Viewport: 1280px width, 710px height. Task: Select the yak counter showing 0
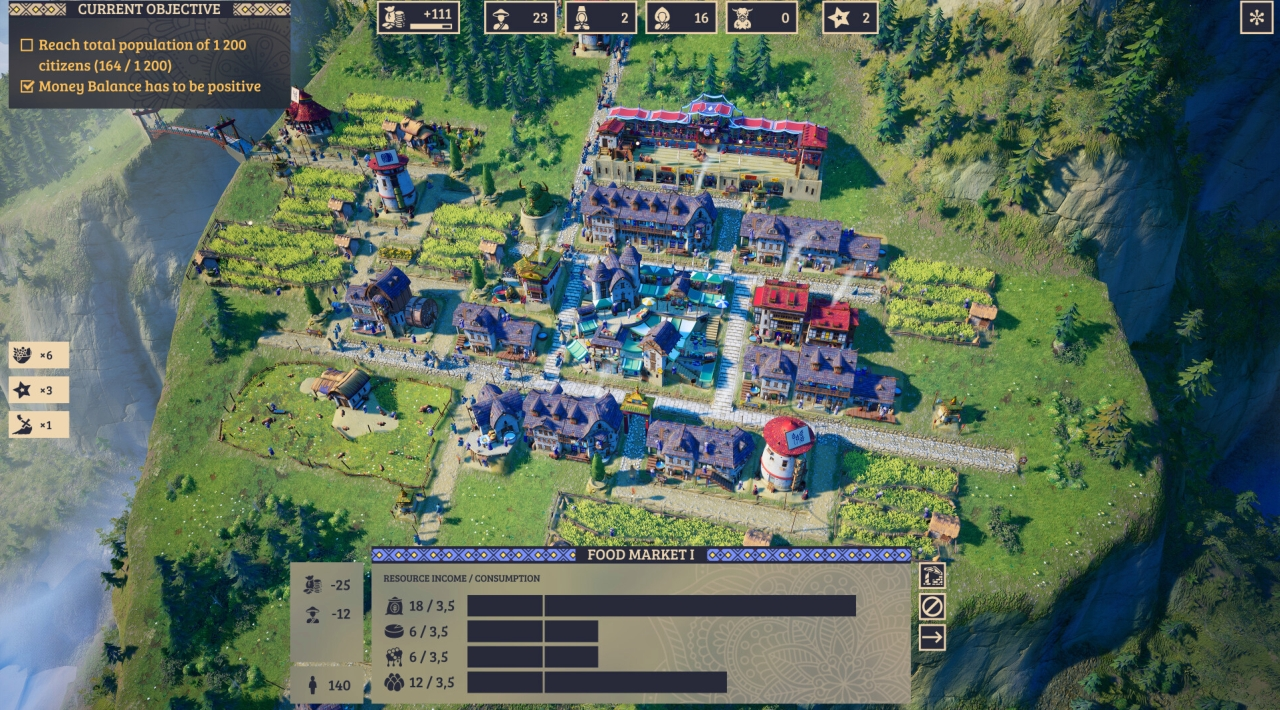point(761,18)
